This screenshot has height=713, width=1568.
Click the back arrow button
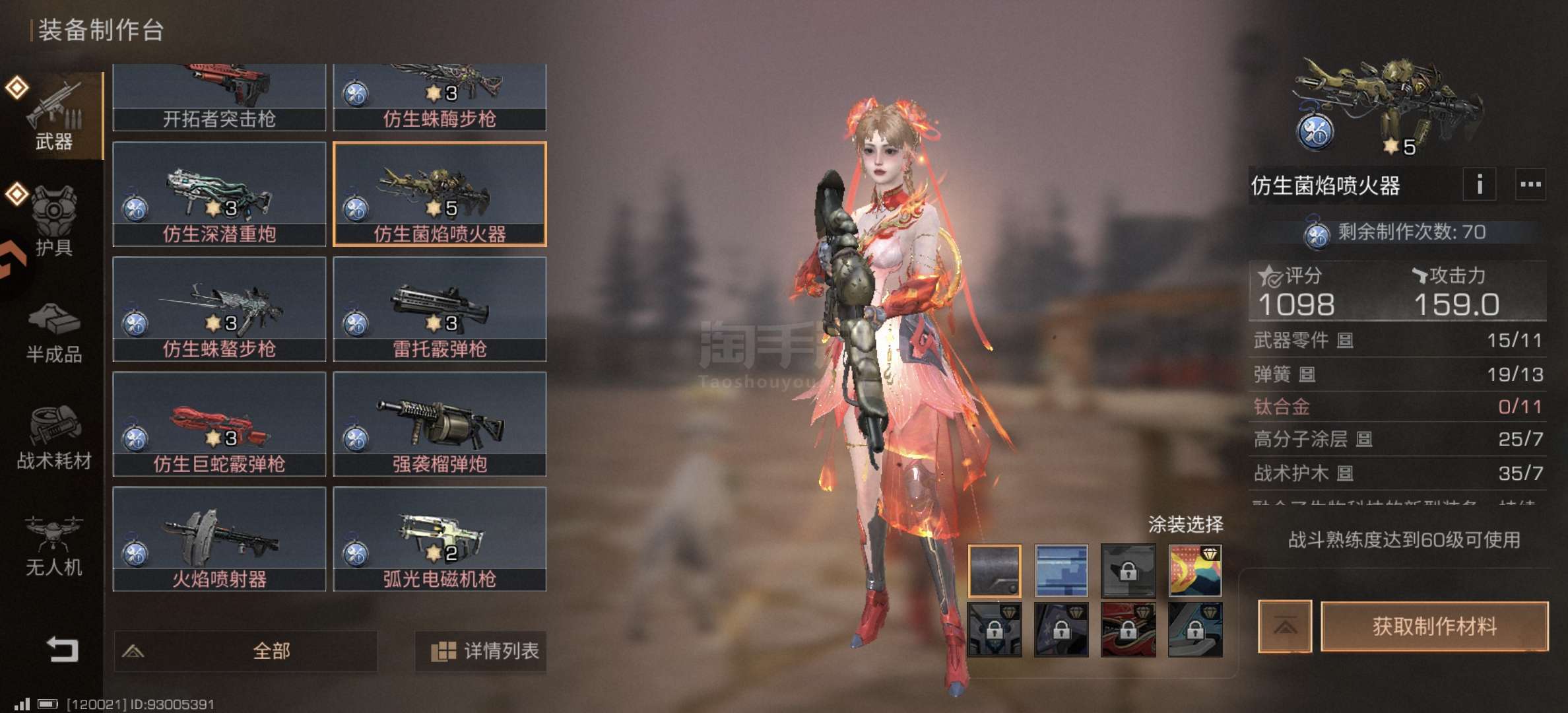(62, 650)
